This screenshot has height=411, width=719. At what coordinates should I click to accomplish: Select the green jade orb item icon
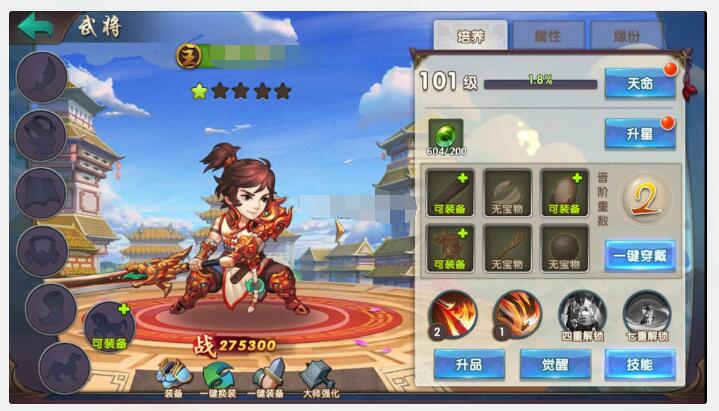[x=446, y=131]
